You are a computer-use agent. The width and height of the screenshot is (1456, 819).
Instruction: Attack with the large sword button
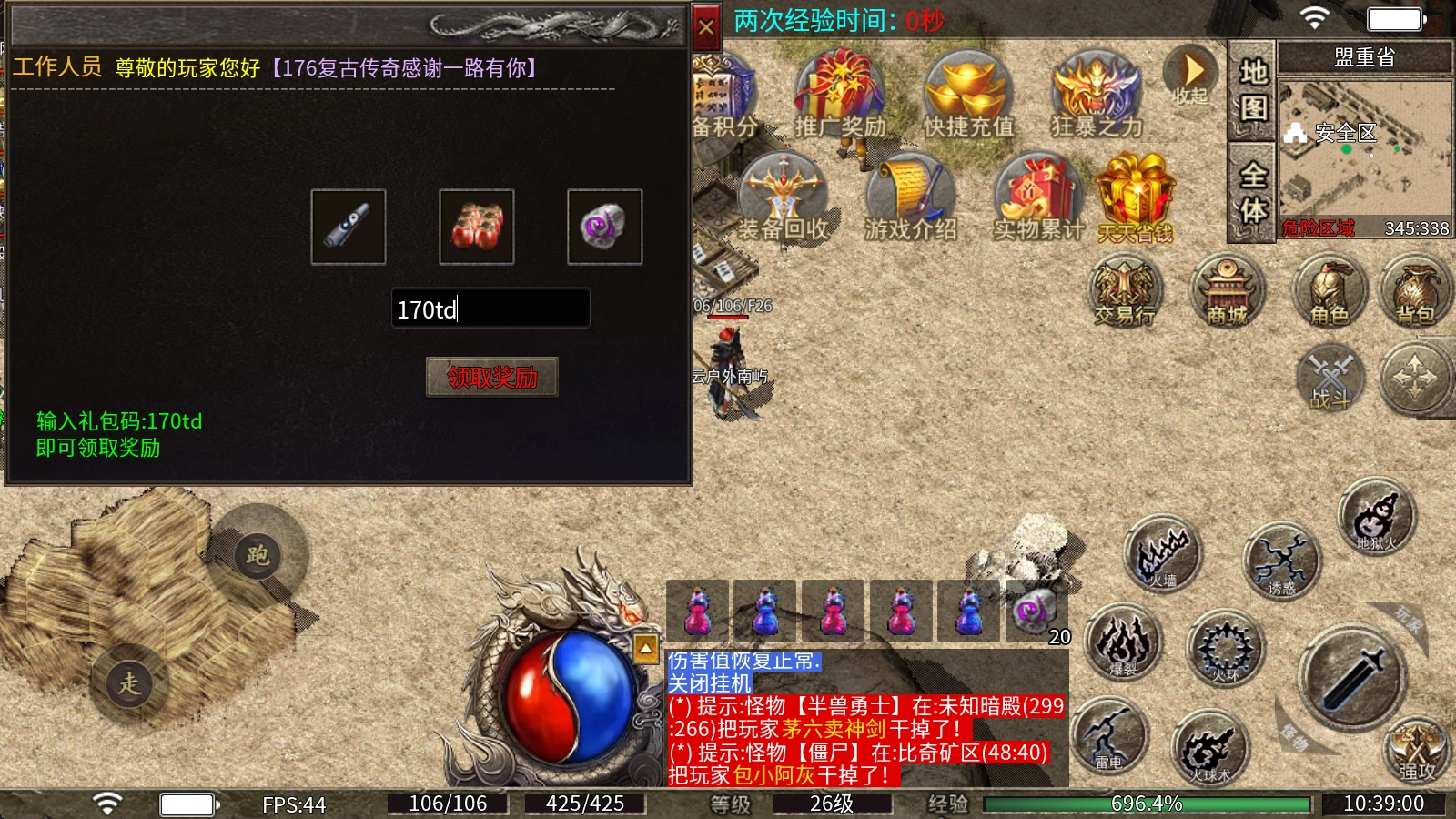(x=1352, y=677)
